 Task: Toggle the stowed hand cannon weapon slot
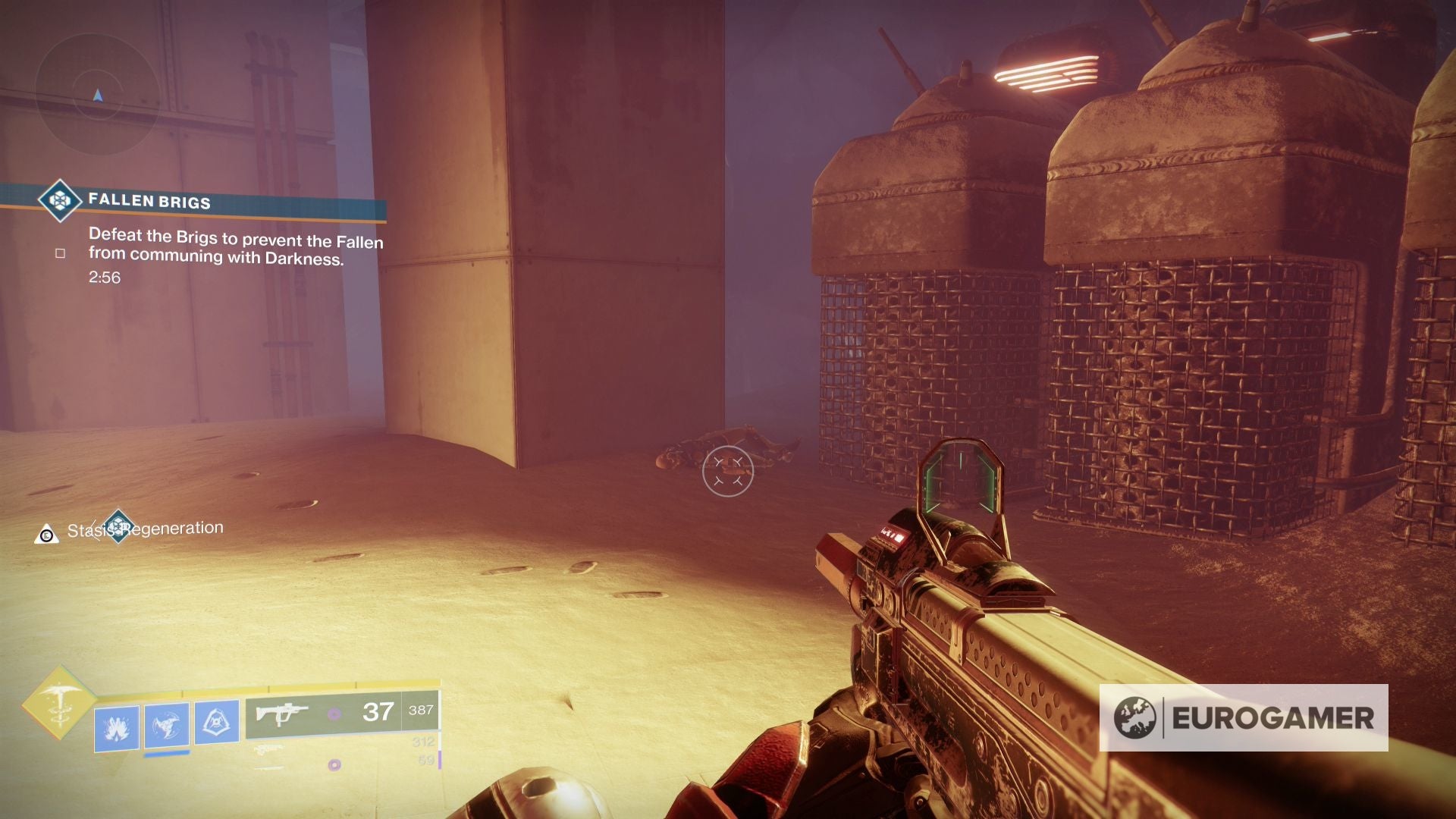271,749
